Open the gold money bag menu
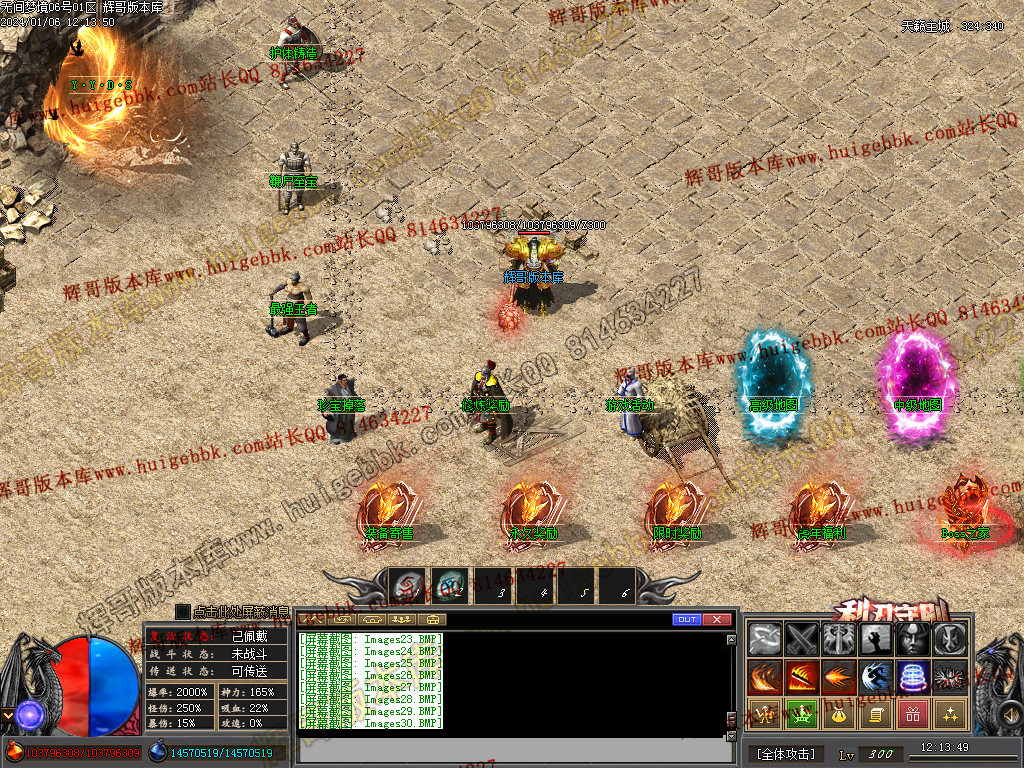This screenshot has width=1024, height=768. click(x=839, y=714)
